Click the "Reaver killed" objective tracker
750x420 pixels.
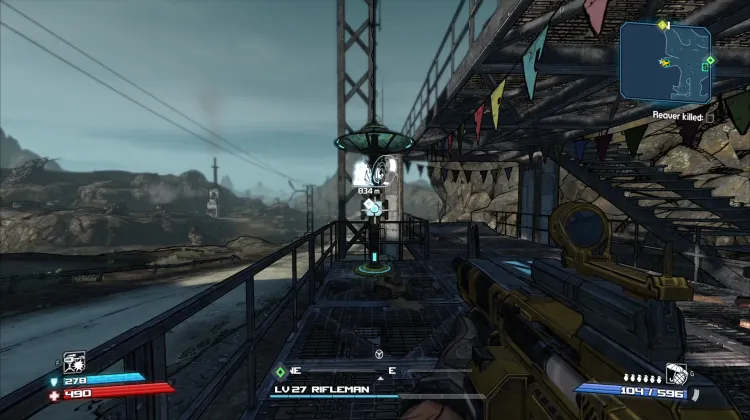point(683,116)
